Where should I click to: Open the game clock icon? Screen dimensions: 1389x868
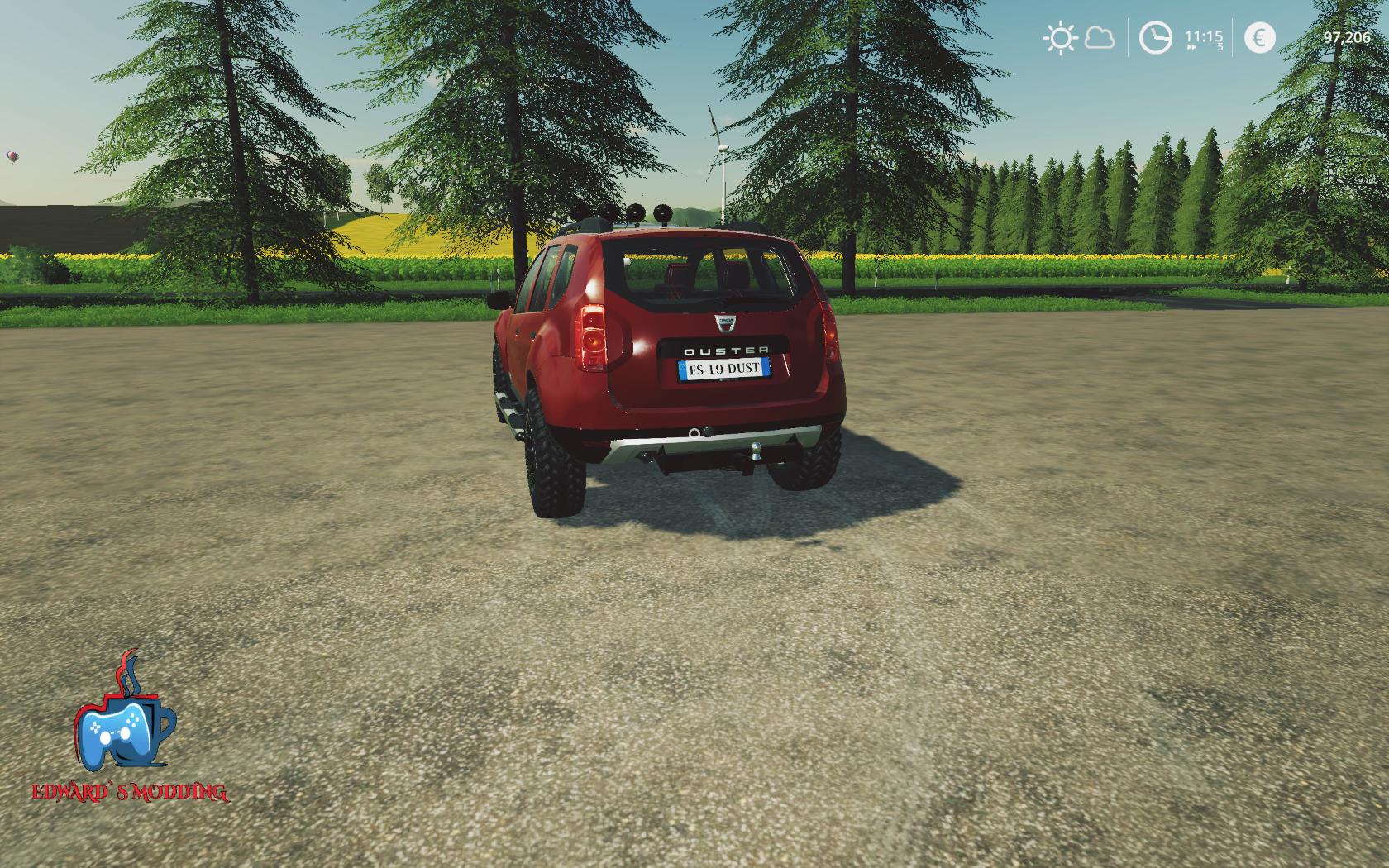pyautogui.click(x=1155, y=38)
